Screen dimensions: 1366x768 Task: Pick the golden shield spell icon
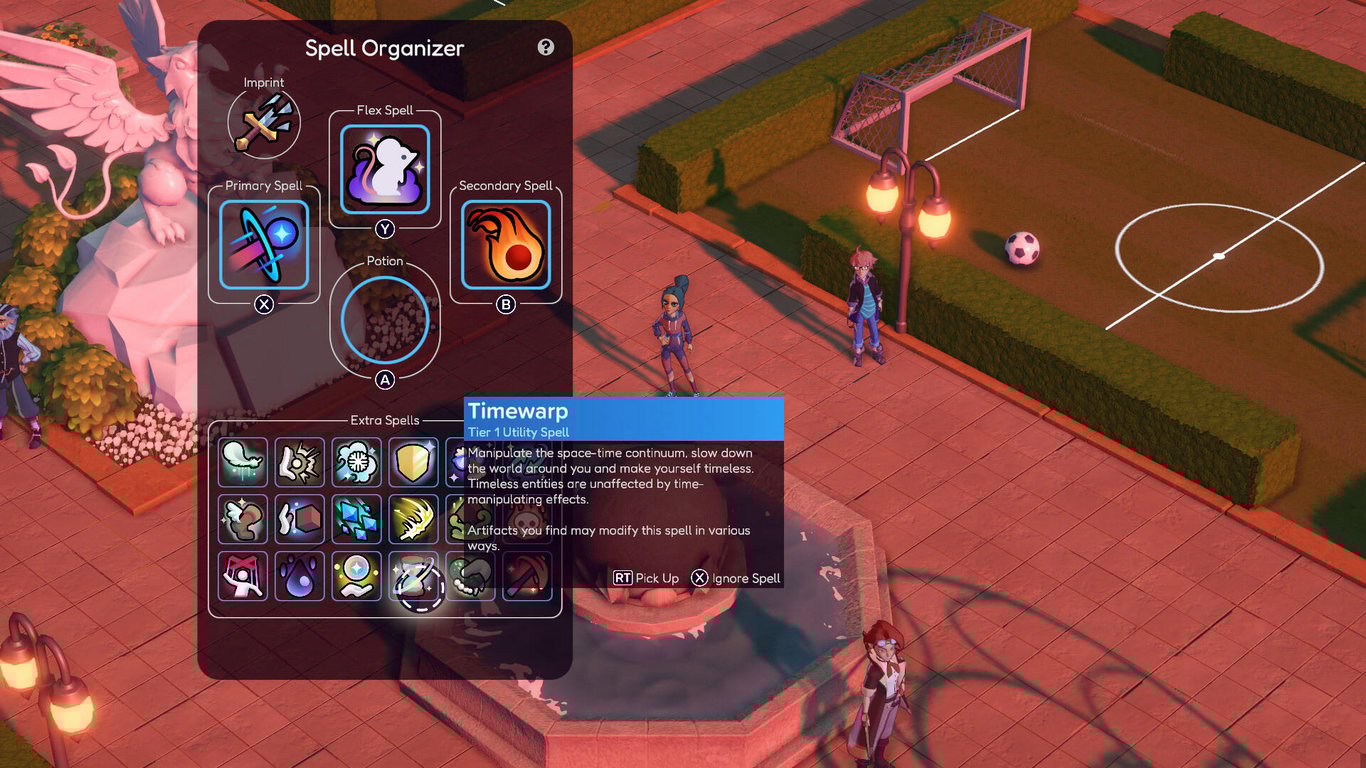pos(412,461)
